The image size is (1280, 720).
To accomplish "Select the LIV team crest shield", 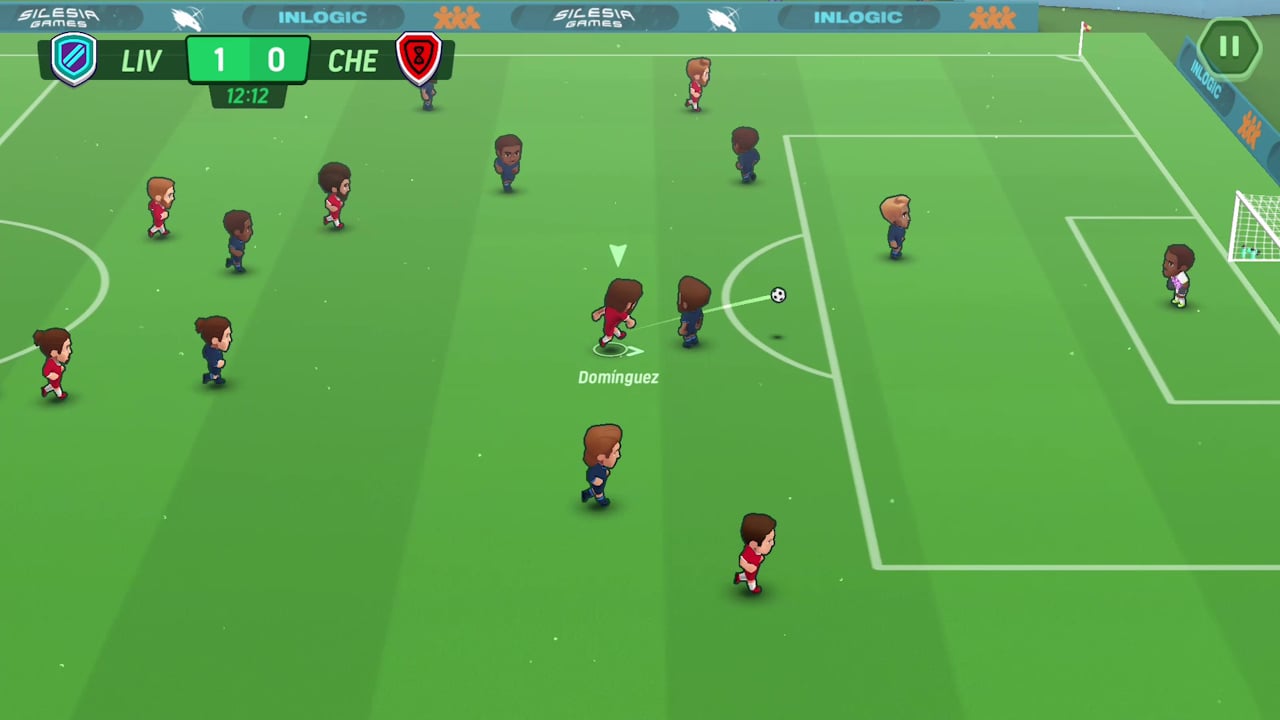I will (x=73, y=60).
